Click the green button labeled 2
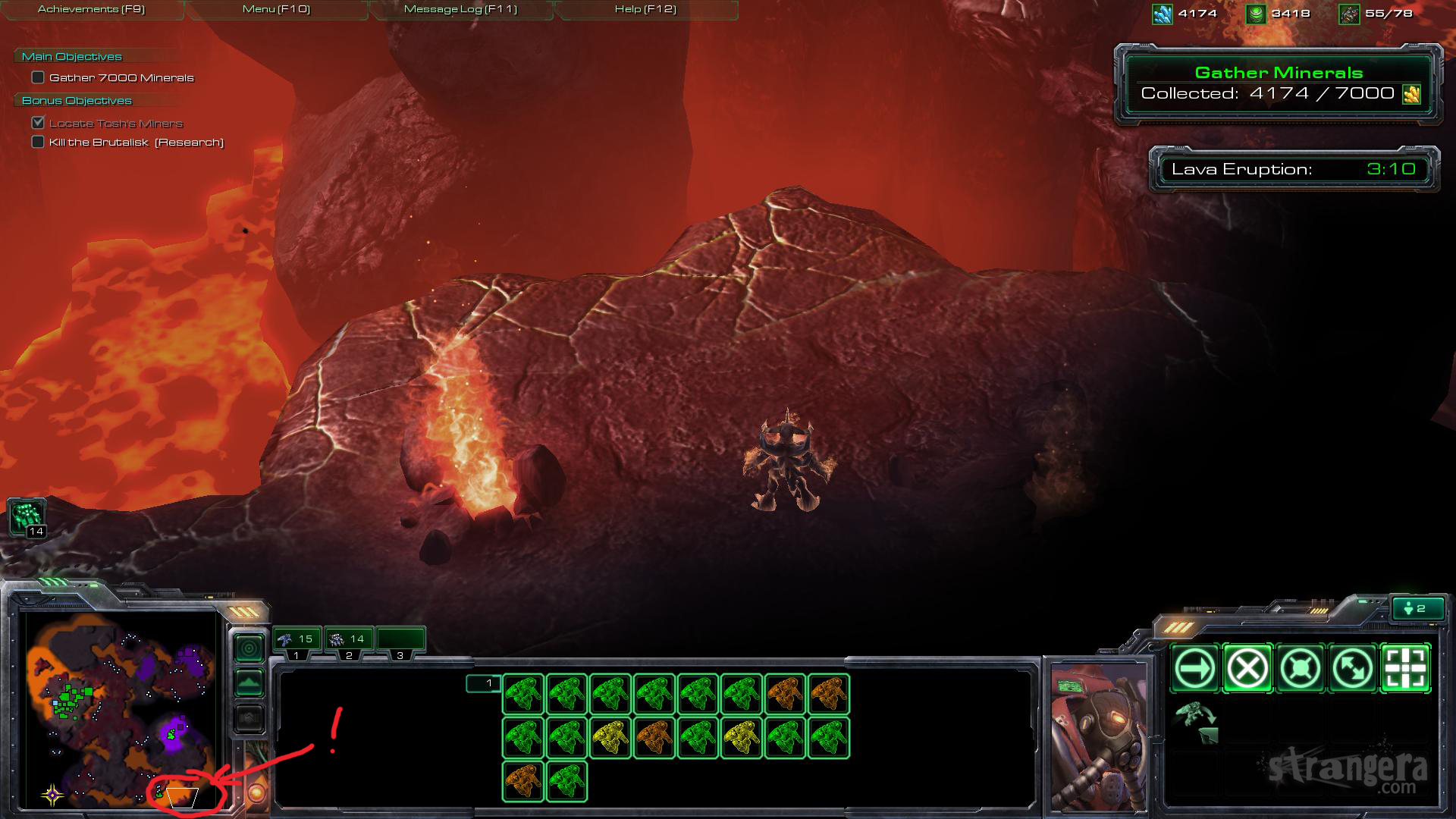Viewport: 1456px width, 819px height. pos(1417,608)
